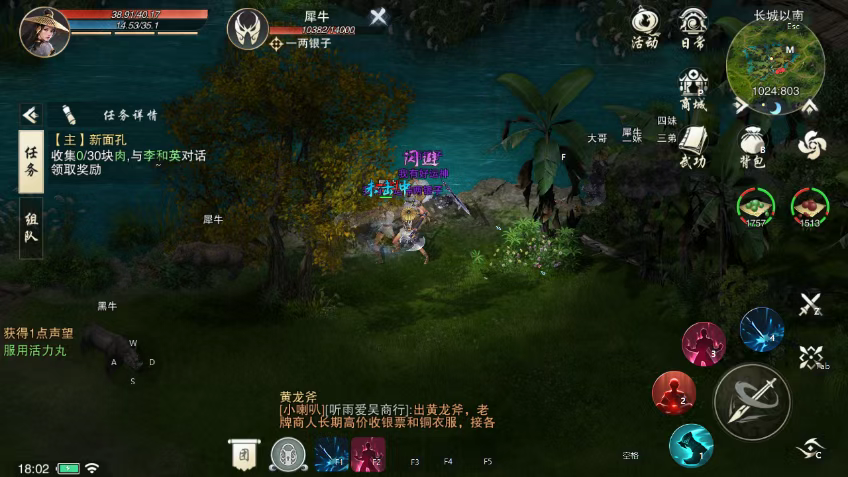Open the 日常 daily menu
Image resolution: width=848 pixels, height=477 pixels.
693,27
